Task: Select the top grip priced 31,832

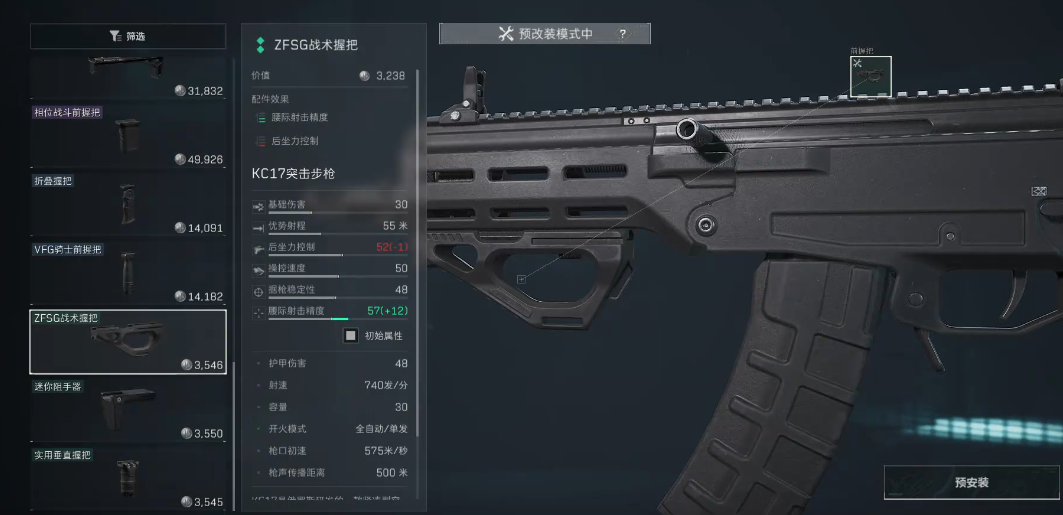Action: [128, 76]
